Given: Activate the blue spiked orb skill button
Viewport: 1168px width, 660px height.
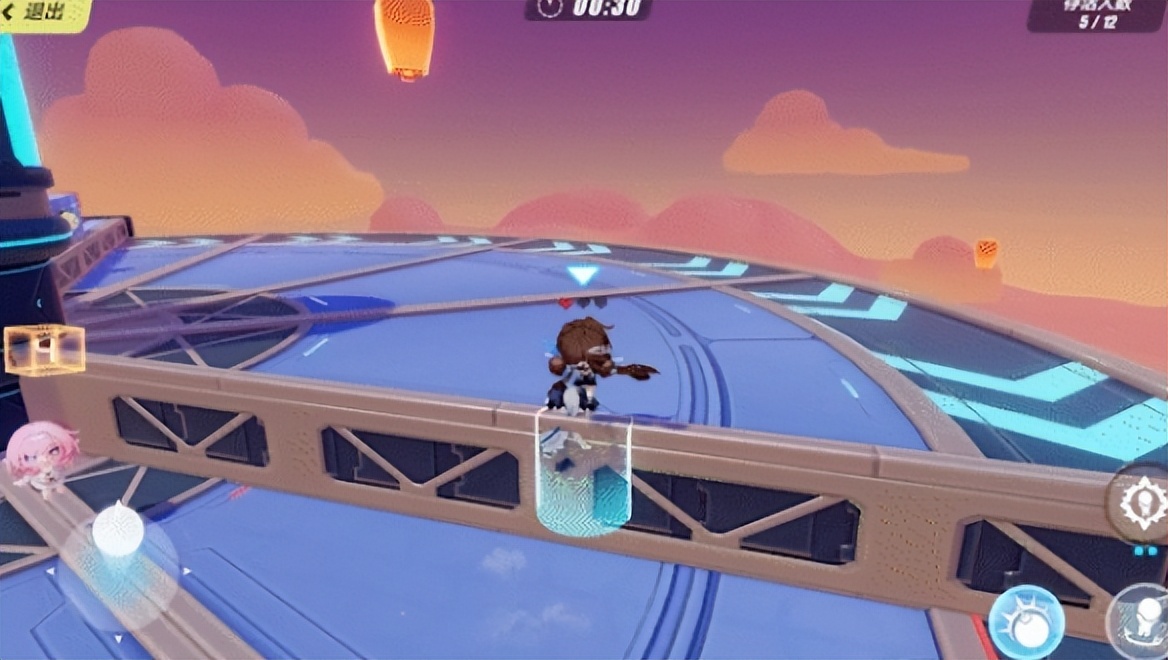Looking at the screenshot, I should 1024,620.
